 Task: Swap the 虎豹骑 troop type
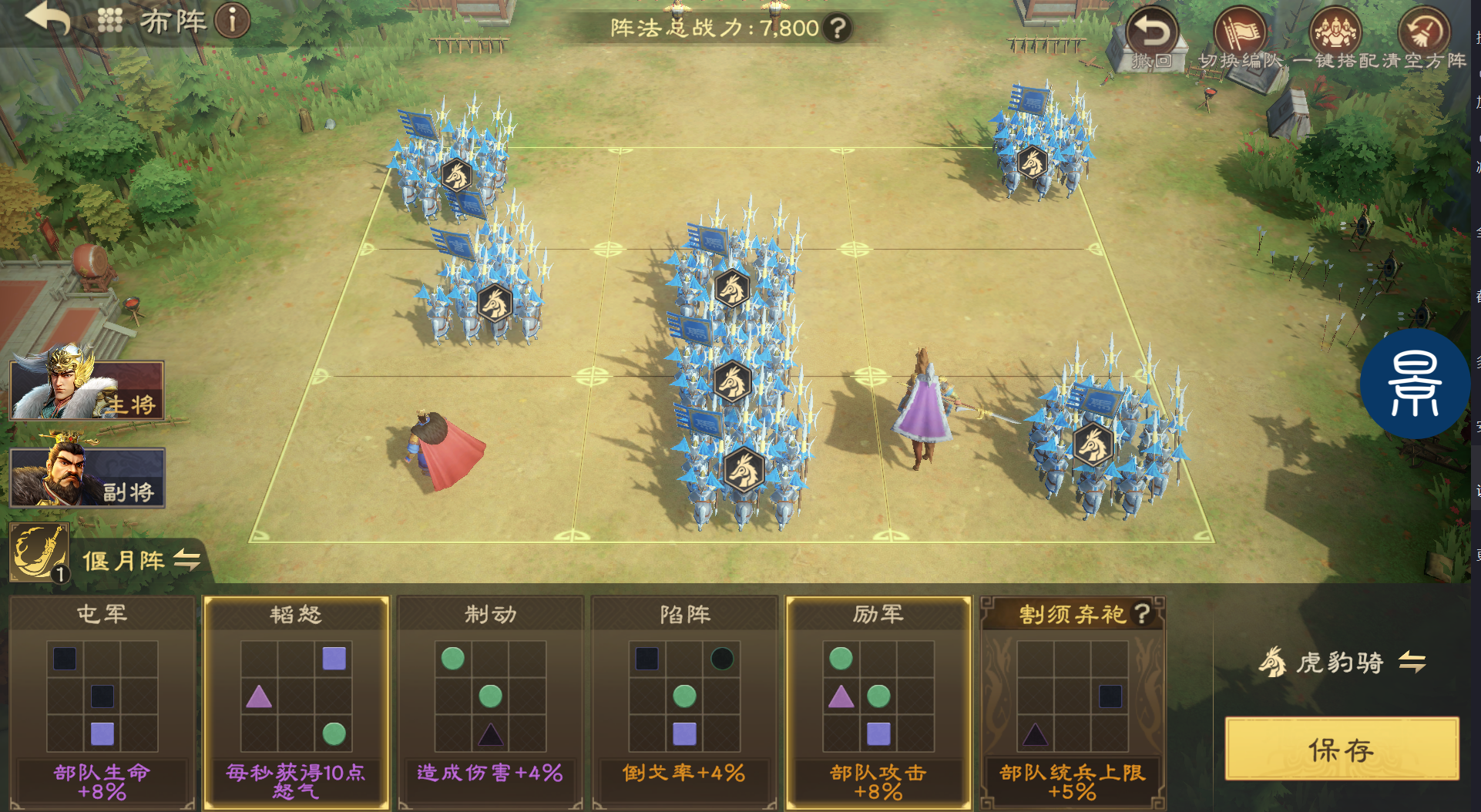(1412, 662)
